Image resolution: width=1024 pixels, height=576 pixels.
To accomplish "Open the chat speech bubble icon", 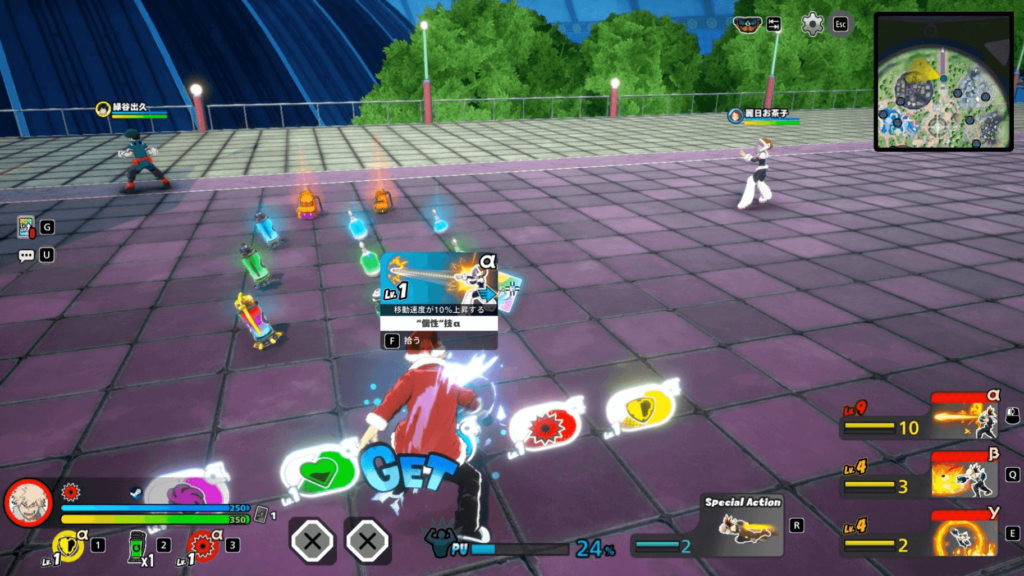I will point(25,255).
